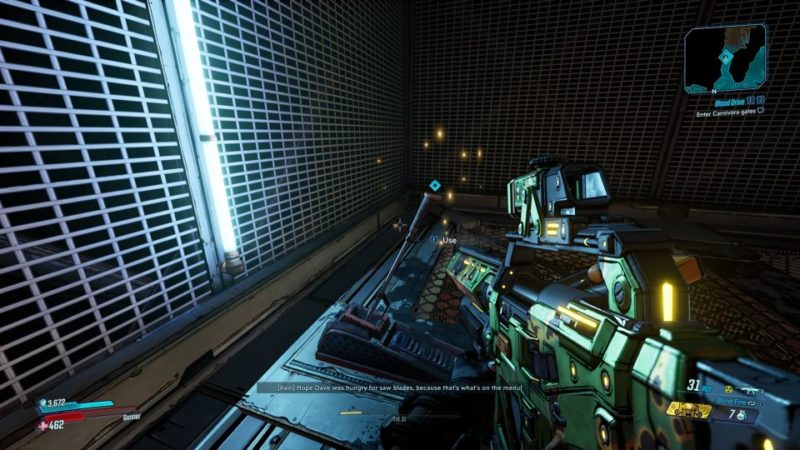Open the minimap in the corner
This screenshot has height=450, width=800.
pos(725,59)
